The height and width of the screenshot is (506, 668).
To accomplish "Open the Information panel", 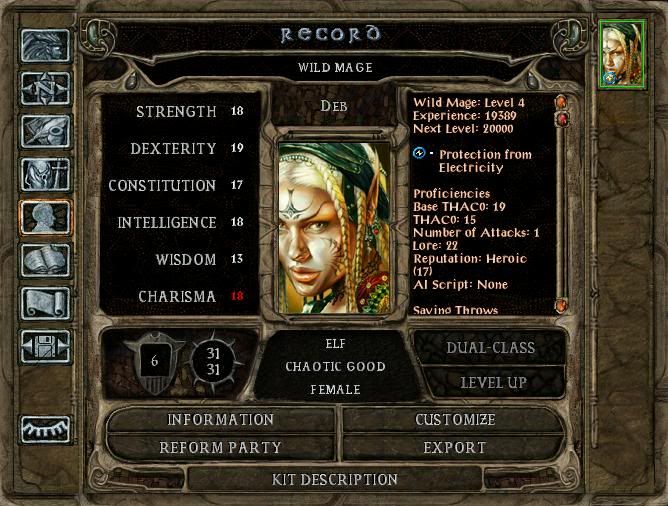I will (220, 420).
